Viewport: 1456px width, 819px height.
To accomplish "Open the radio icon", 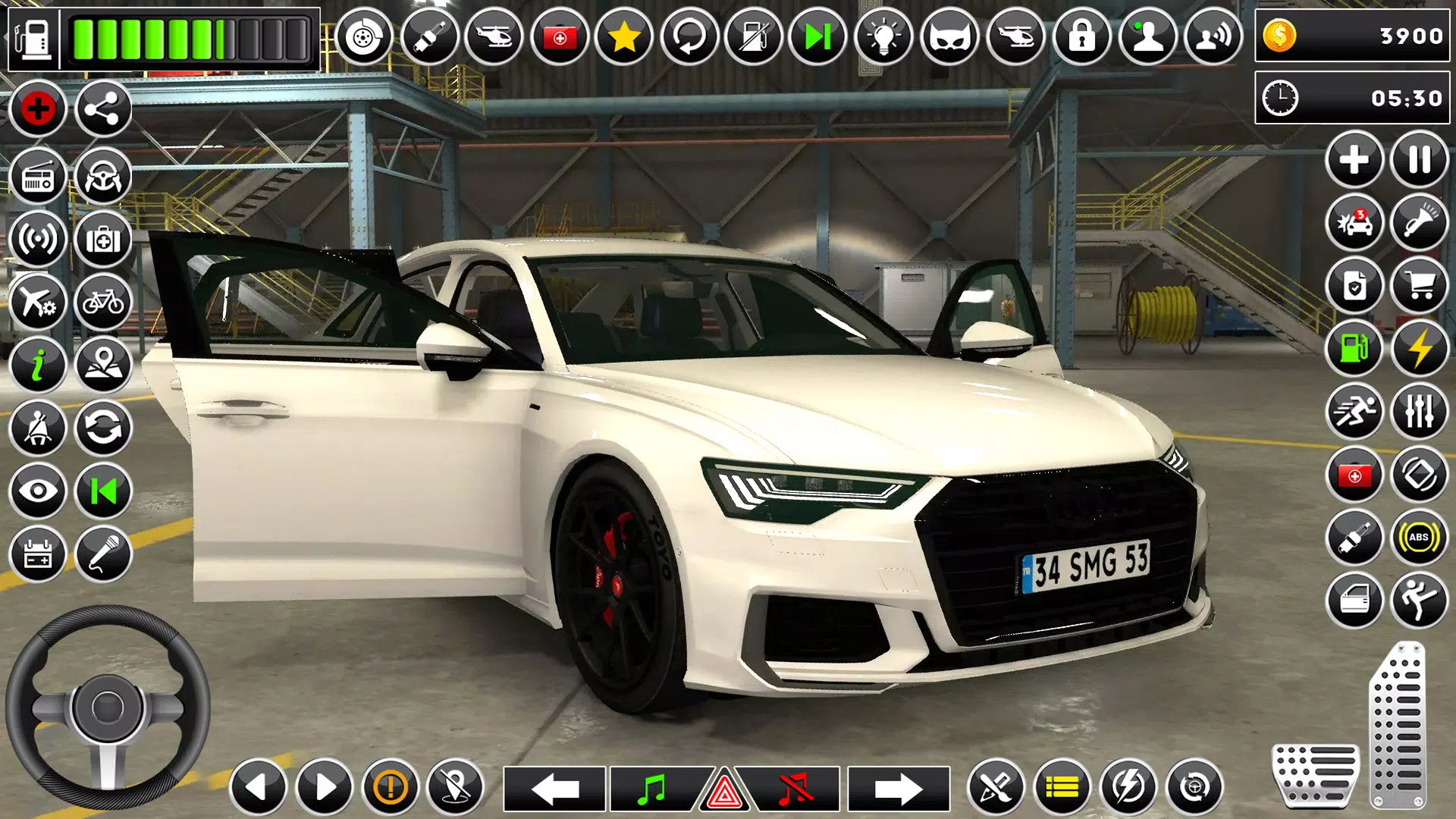I will pyautogui.click(x=37, y=177).
